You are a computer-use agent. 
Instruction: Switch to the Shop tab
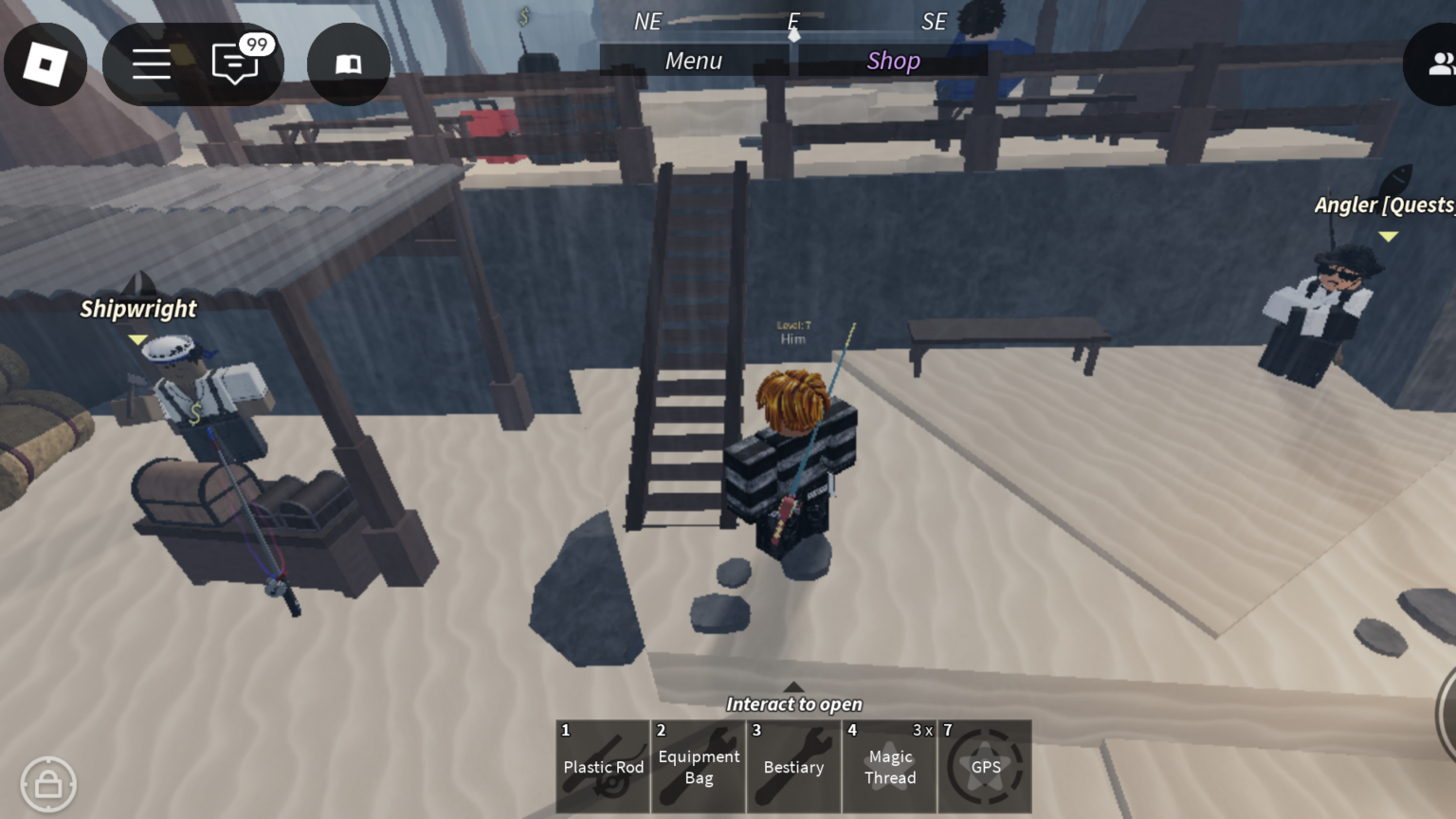pos(892,61)
